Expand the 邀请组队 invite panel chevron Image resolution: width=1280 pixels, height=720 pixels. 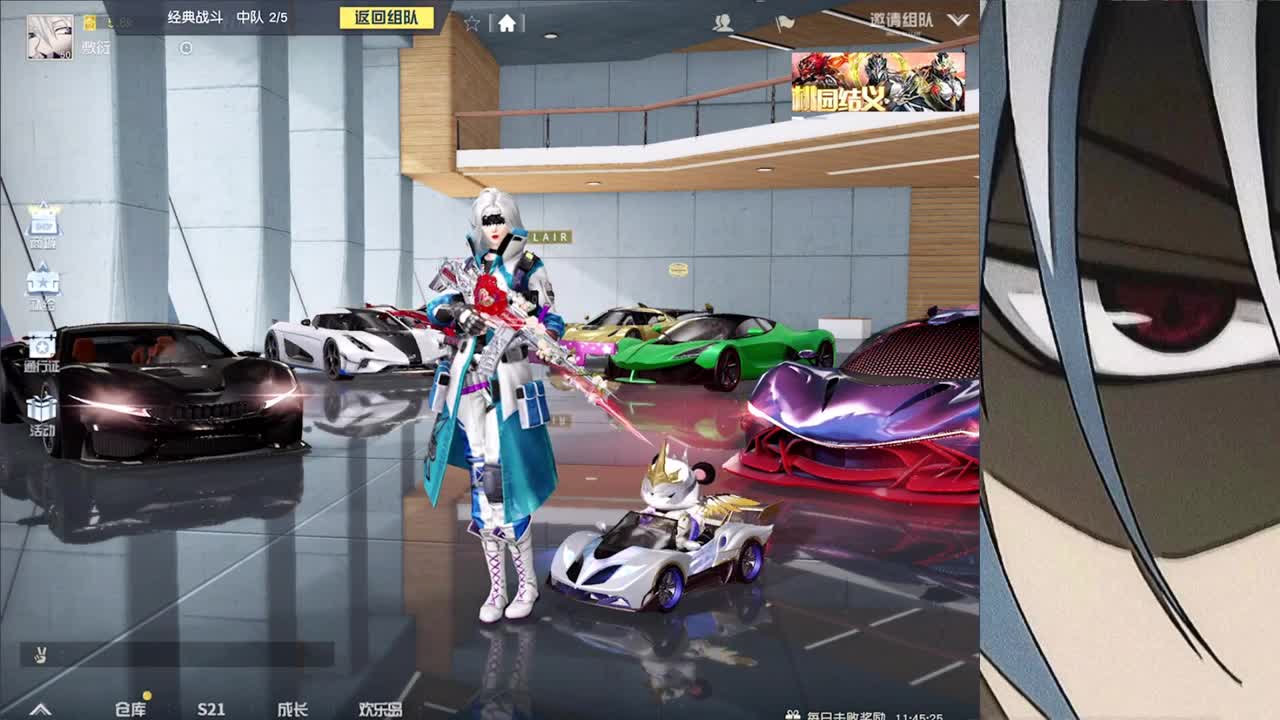coord(957,21)
